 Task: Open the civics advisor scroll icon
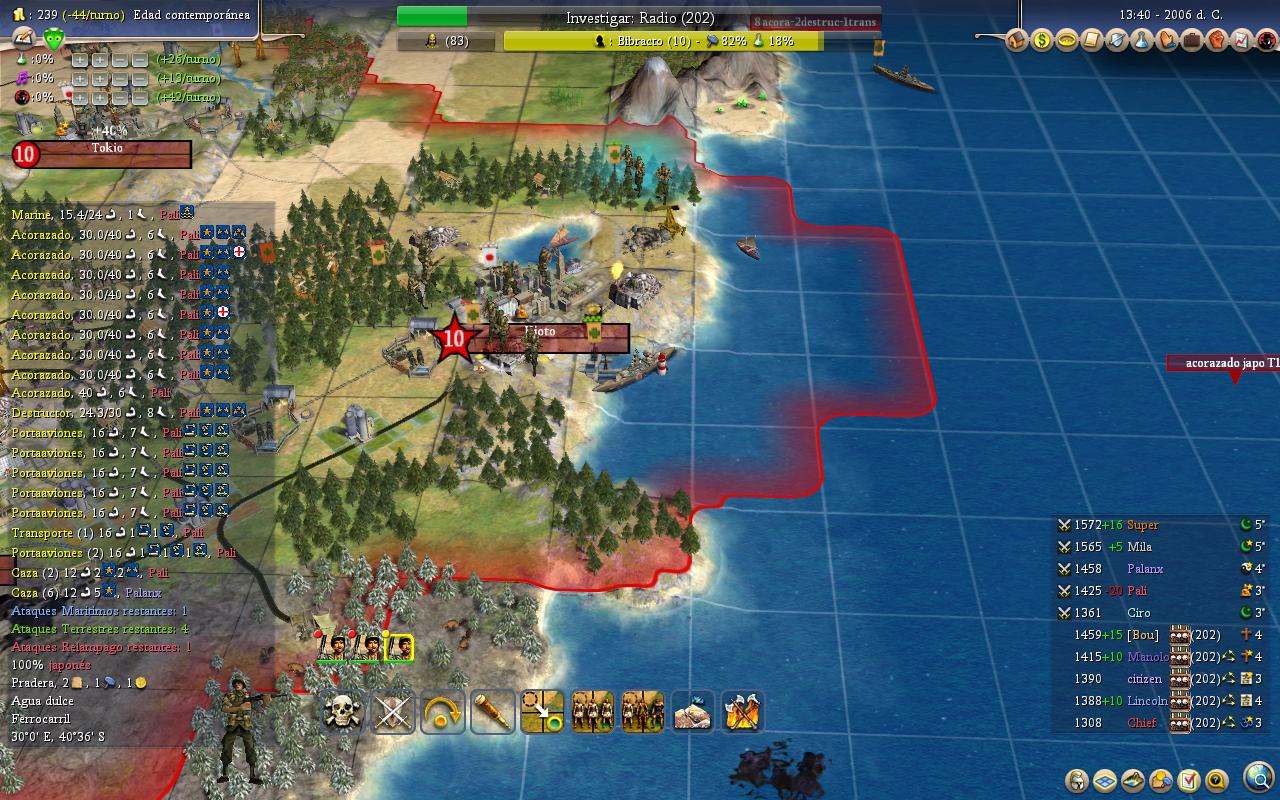[x=1092, y=41]
